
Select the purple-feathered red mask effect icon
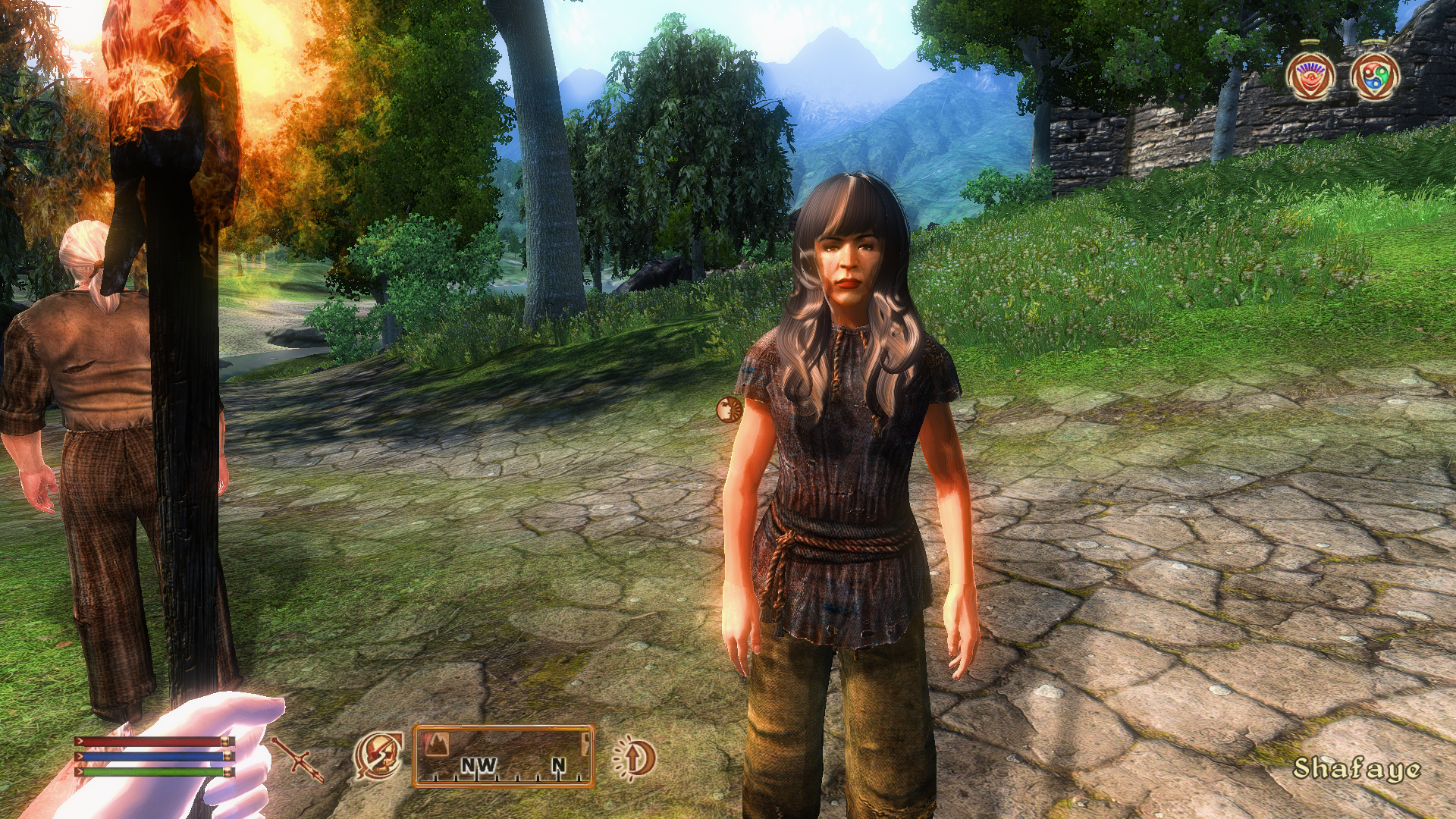coord(1310,77)
